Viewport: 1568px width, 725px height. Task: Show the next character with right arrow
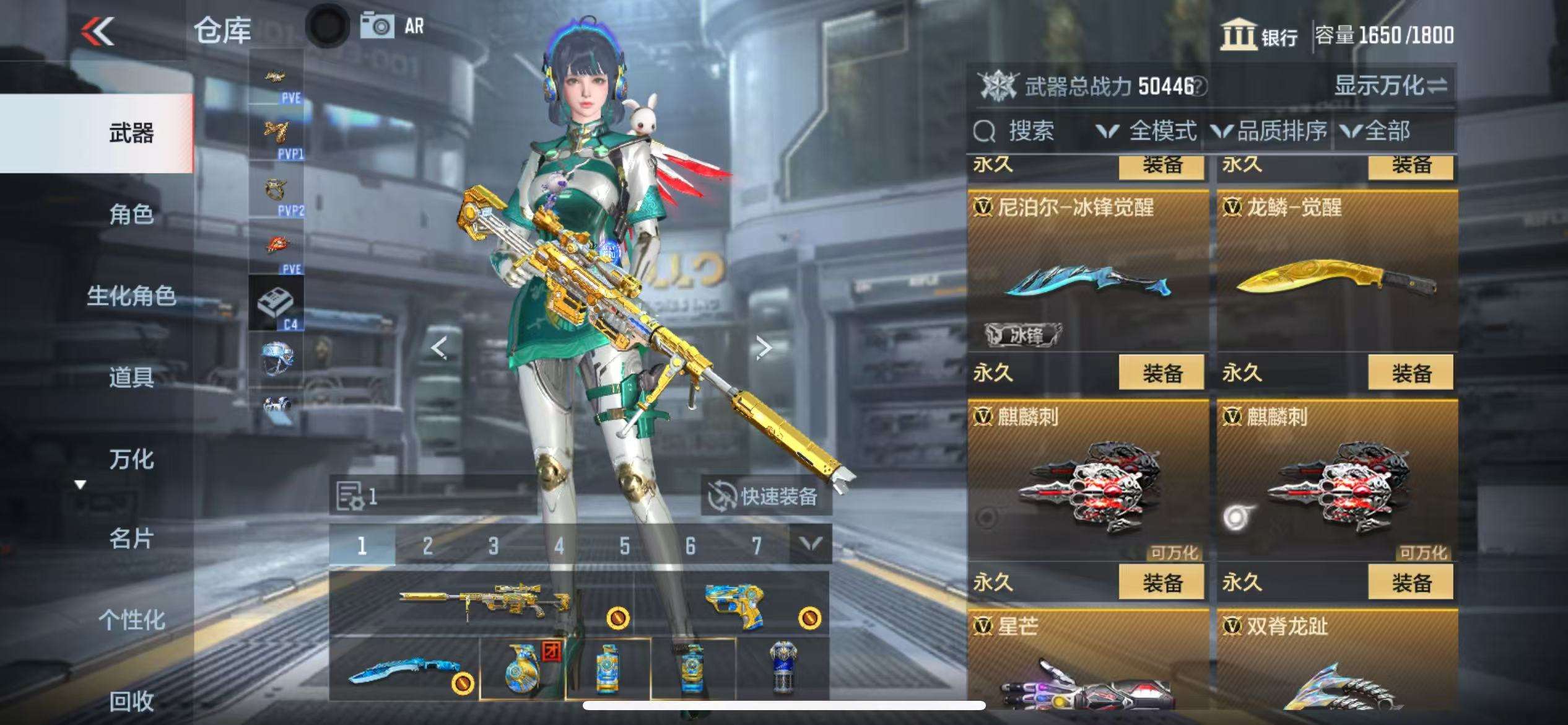(x=764, y=348)
